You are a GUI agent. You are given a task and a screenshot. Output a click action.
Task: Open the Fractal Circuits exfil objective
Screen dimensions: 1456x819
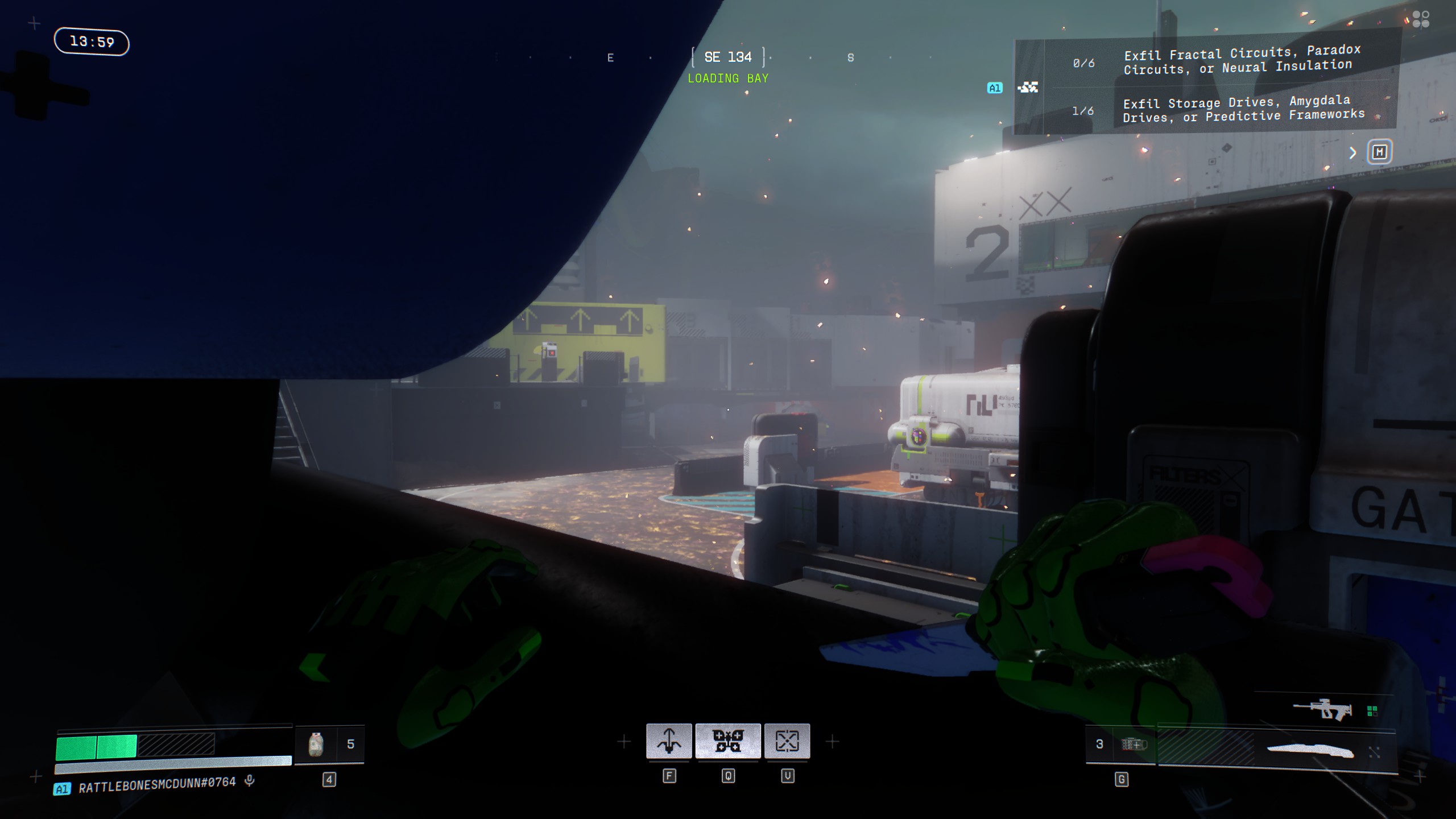click(x=1241, y=60)
